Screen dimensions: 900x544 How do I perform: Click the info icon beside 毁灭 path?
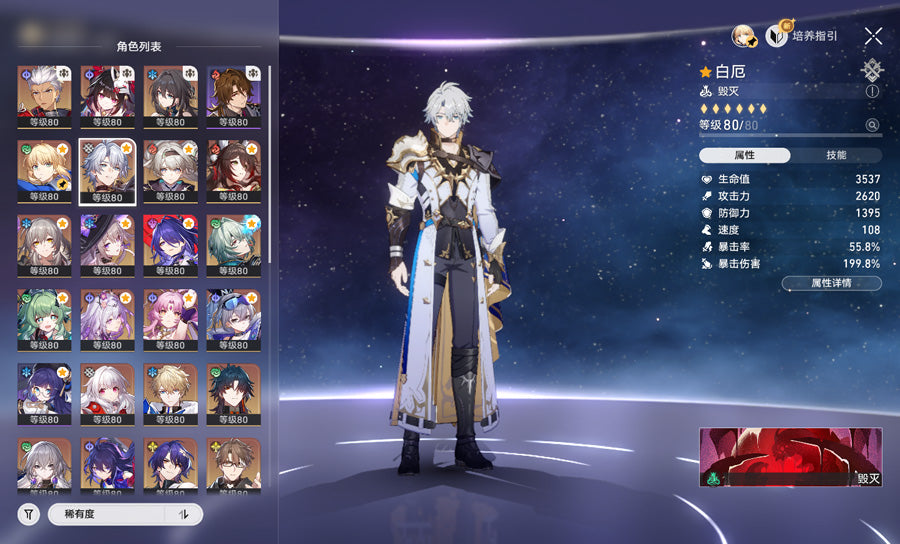coord(872,90)
